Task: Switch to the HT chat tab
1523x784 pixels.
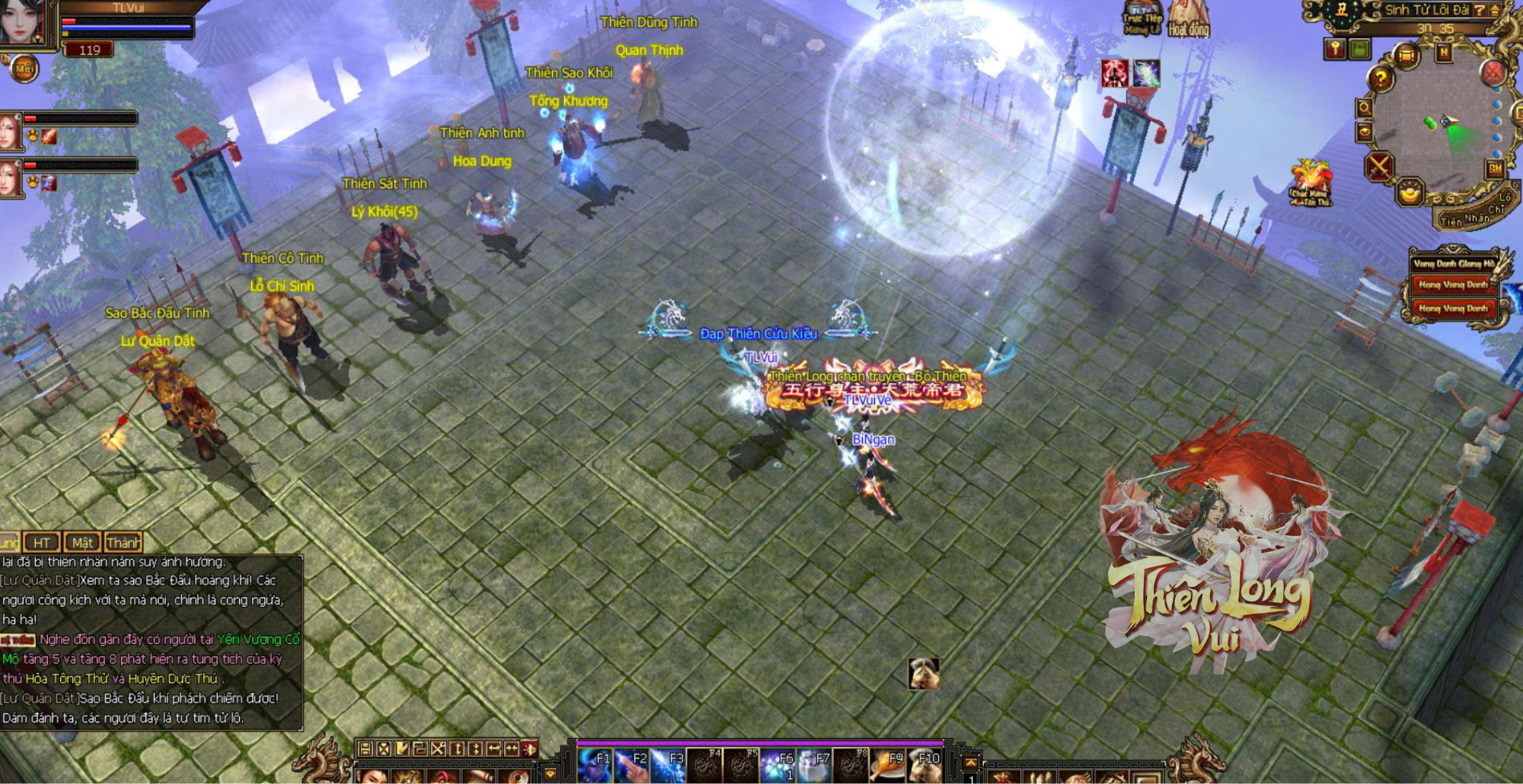Action: 42,543
